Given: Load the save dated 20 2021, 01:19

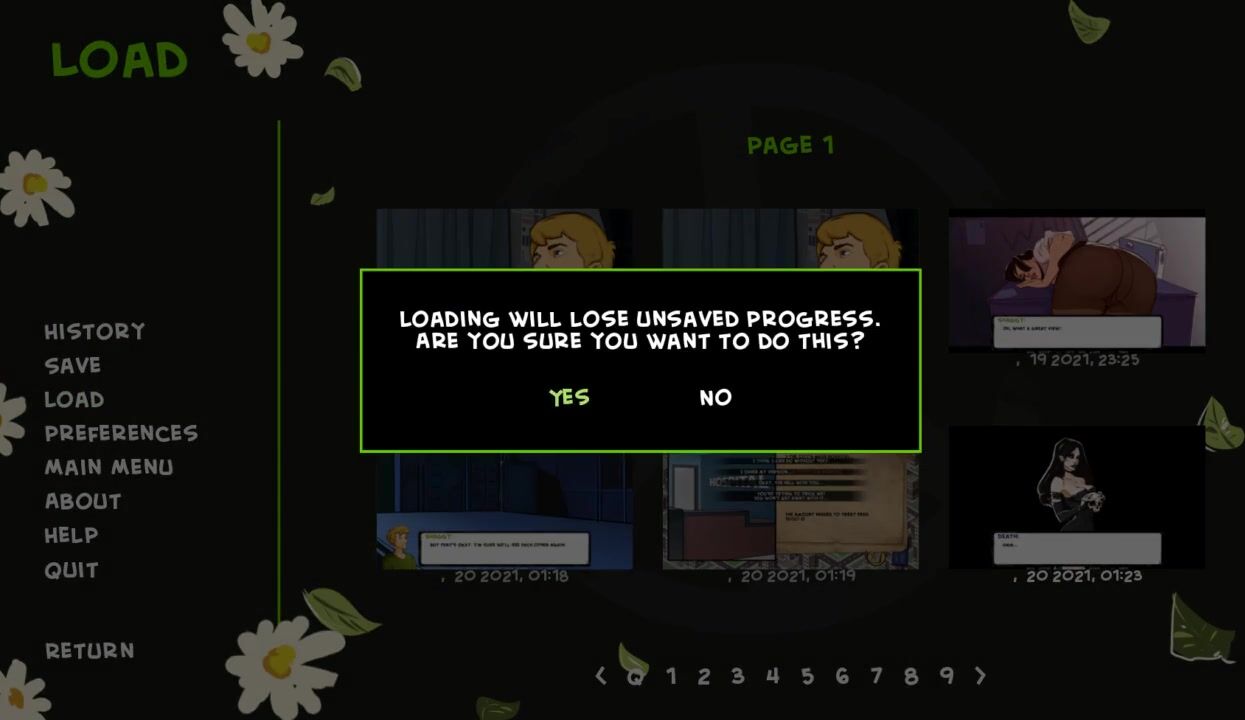Looking at the screenshot, I should (790, 510).
